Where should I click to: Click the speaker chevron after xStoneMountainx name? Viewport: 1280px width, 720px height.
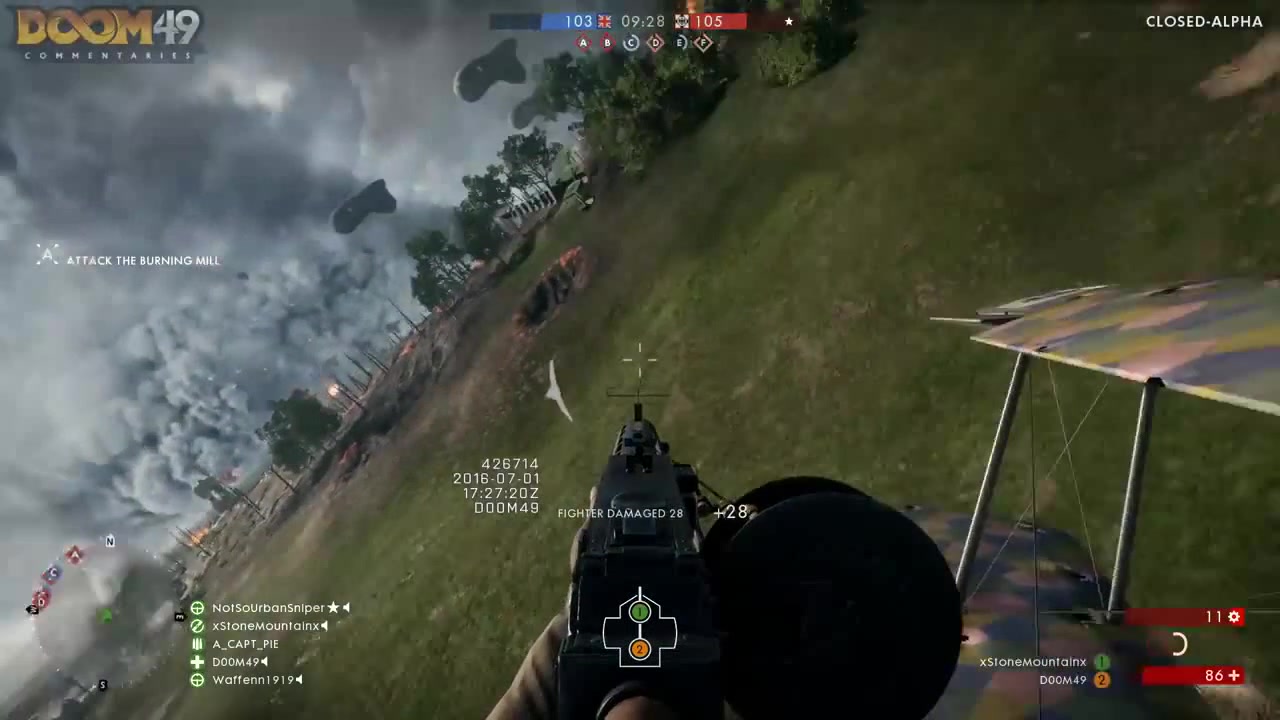coord(324,626)
